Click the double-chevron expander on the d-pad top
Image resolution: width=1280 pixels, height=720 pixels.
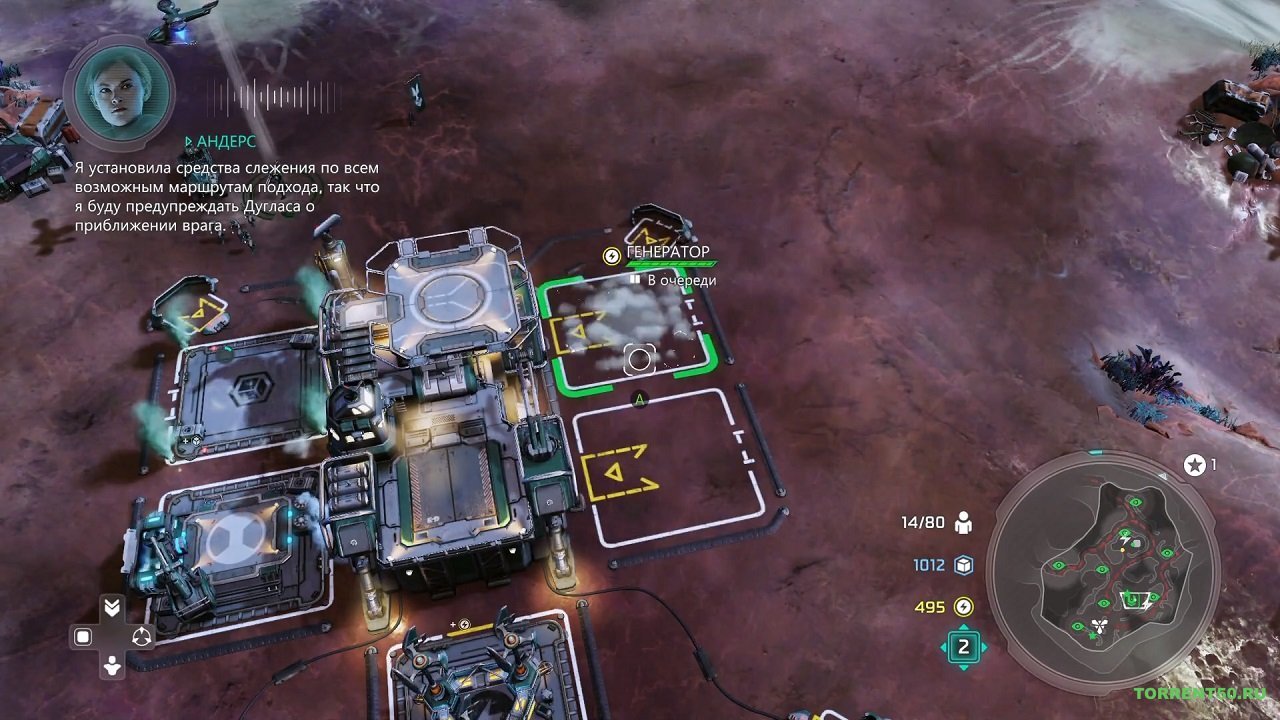[x=112, y=607]
